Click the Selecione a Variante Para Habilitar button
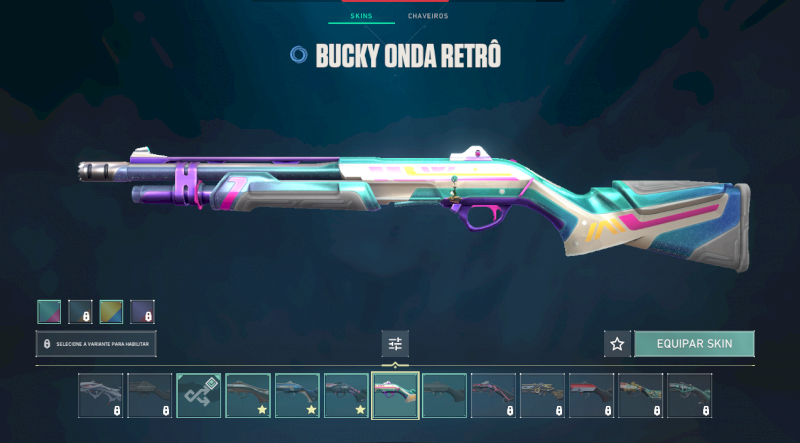Screen dimensions: 800x443 [x=96, y=344]
